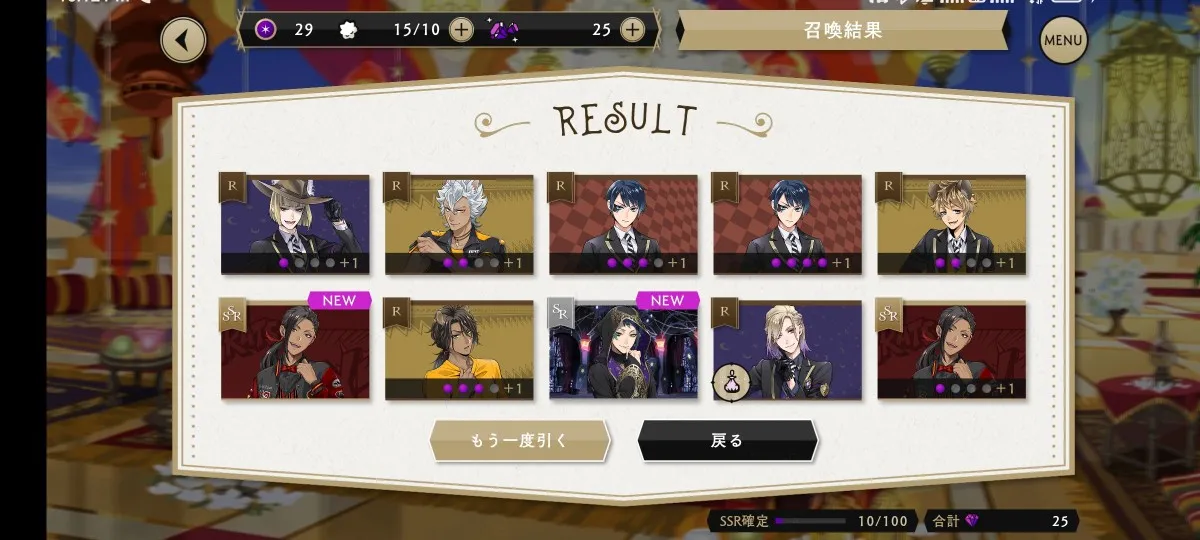The height and width of the screenshot is (540, 1200).
Task: Draw again with もう一度引く
Action: click(x=519, y=440)
